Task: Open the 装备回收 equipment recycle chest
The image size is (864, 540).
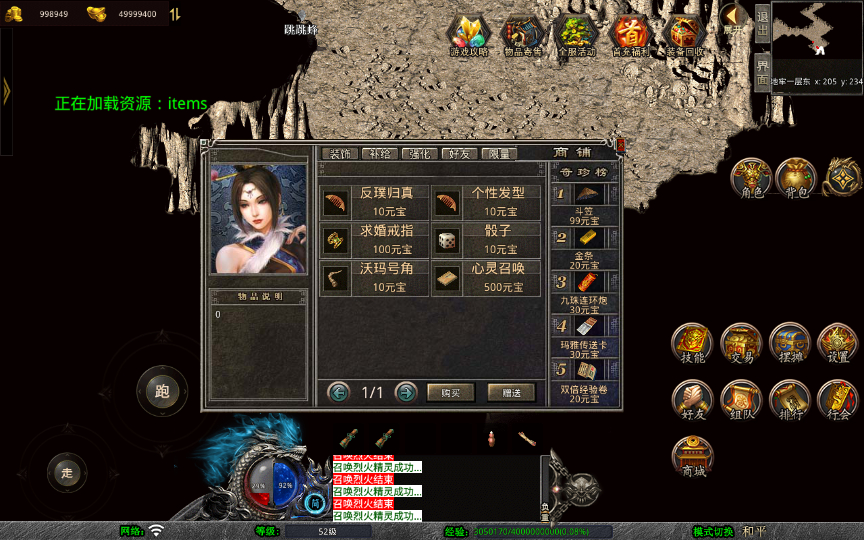Action: click(x=685, y=35)
